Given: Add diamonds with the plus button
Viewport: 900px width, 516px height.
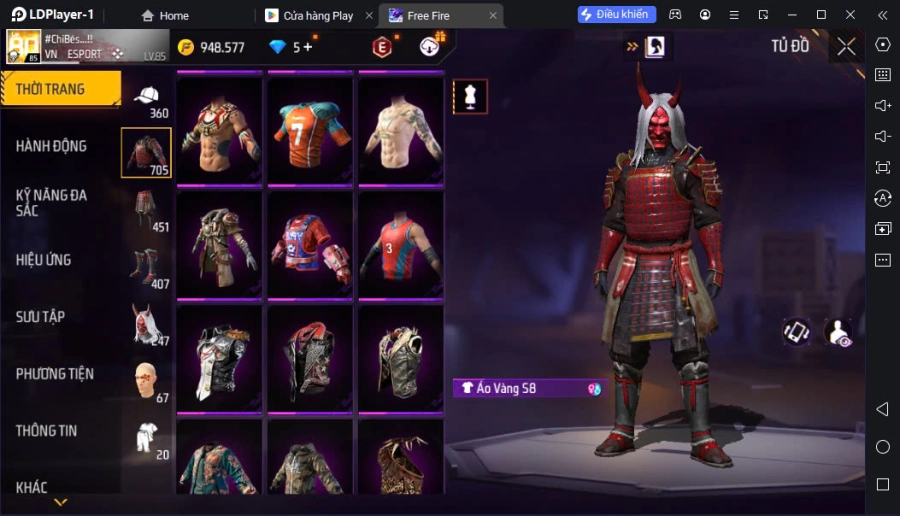Looking at the screenshot, I should 308,47.
